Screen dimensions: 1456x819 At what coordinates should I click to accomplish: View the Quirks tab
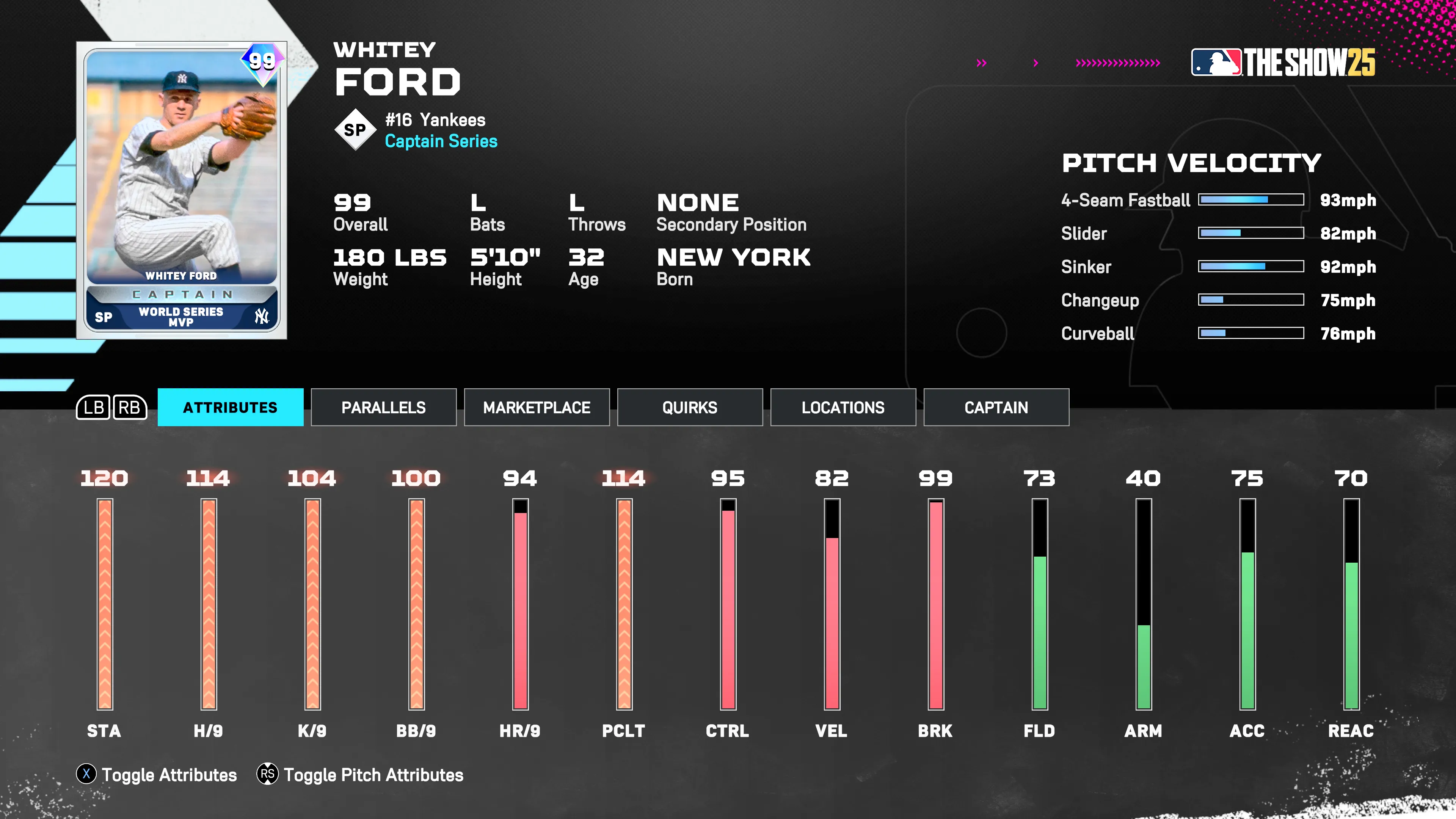coord(690,407)
